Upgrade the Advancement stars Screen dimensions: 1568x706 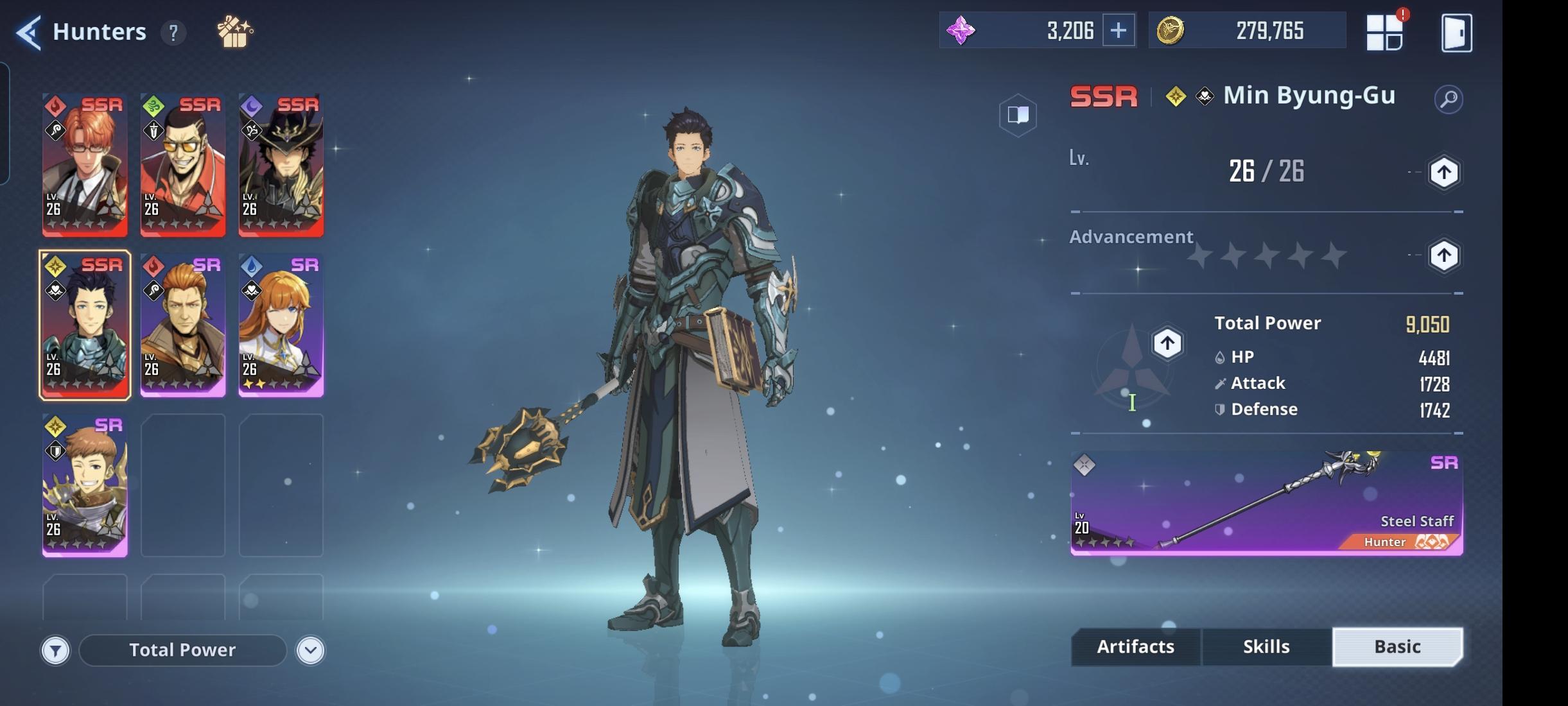1443,255
